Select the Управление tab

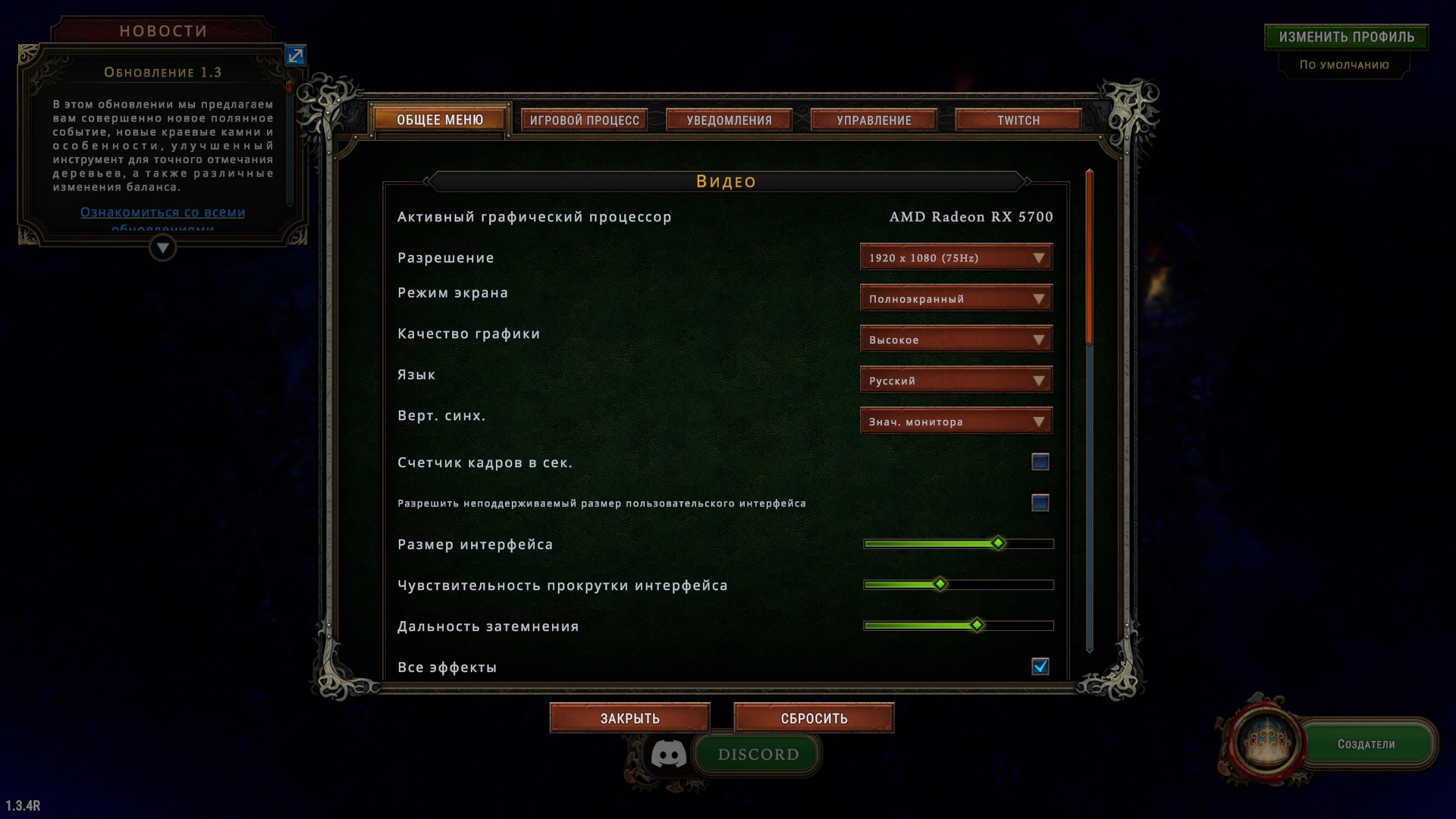(x=874, y=120)
